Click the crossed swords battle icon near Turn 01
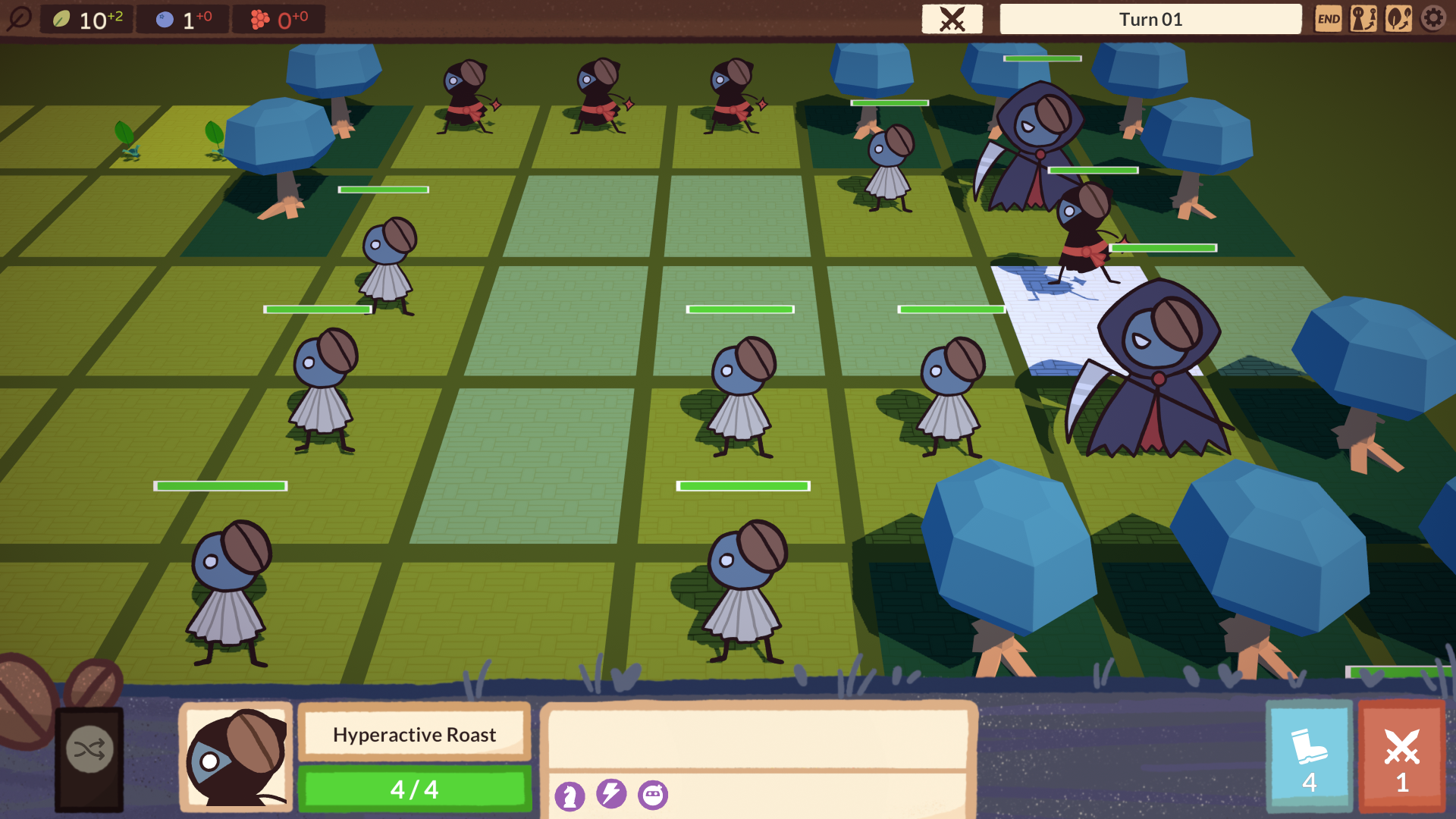 pos(952,19)
